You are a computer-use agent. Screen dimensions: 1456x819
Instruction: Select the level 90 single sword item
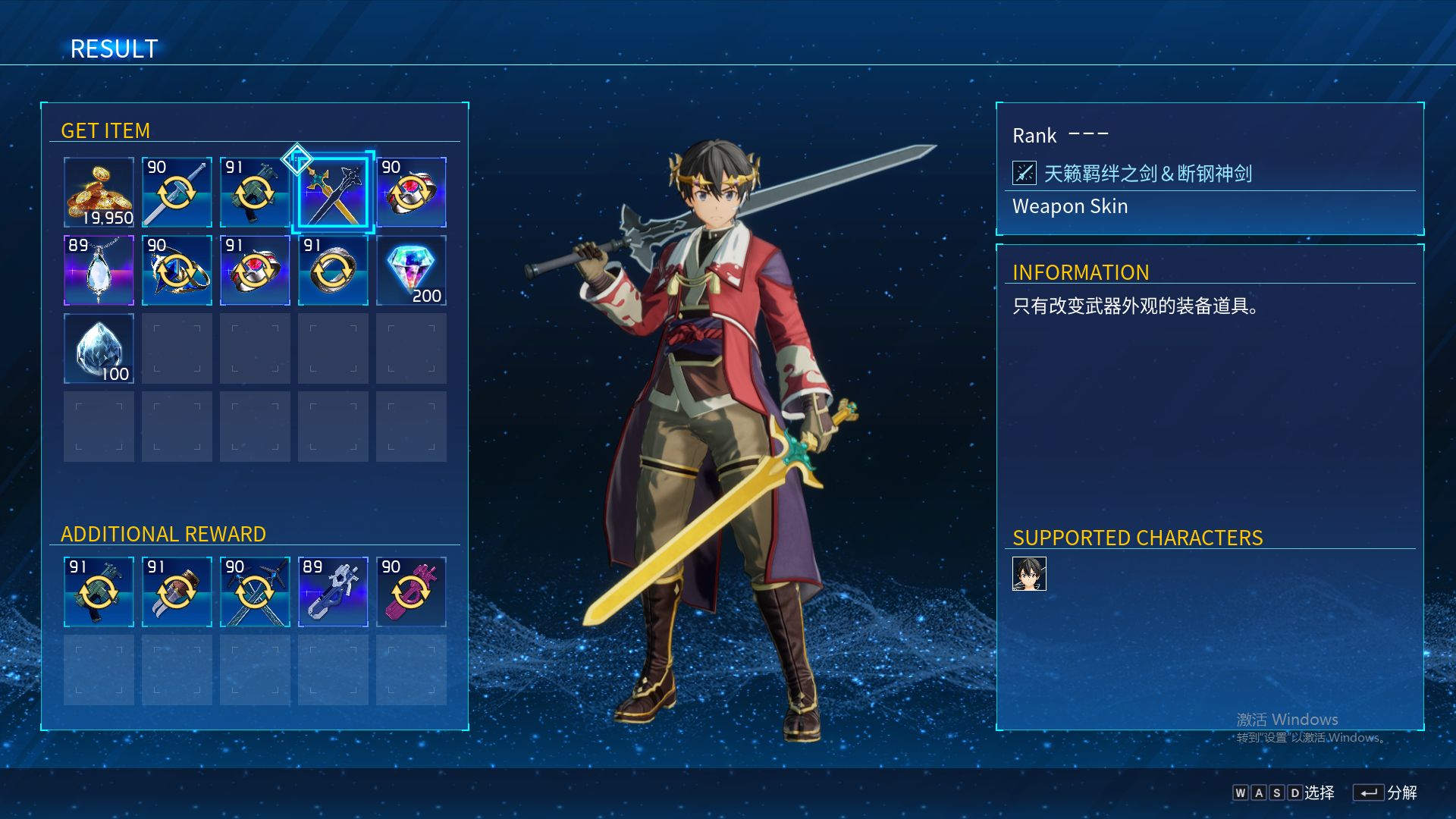point(177,193)
